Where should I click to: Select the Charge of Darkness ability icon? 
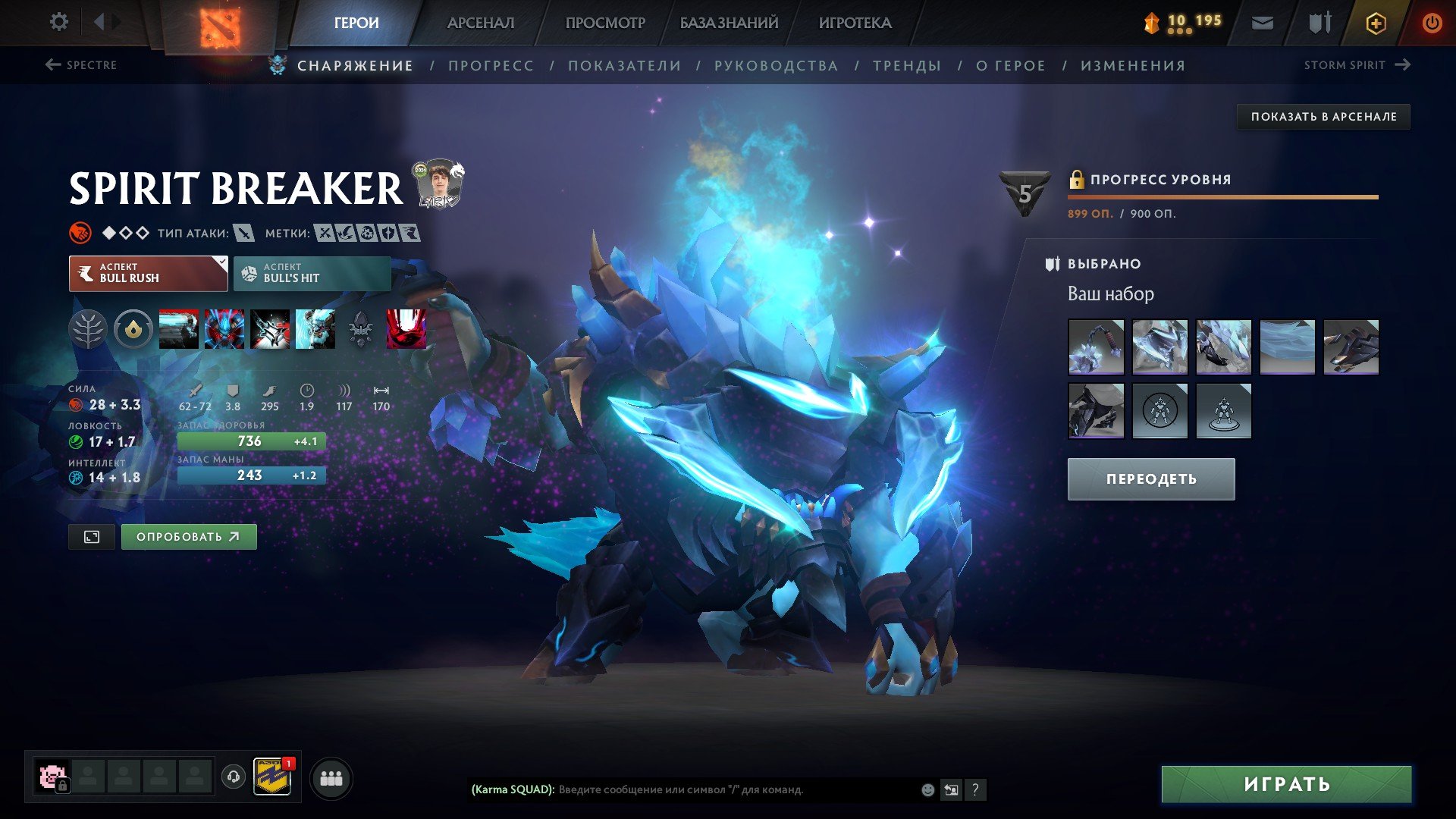click(178, 328)
